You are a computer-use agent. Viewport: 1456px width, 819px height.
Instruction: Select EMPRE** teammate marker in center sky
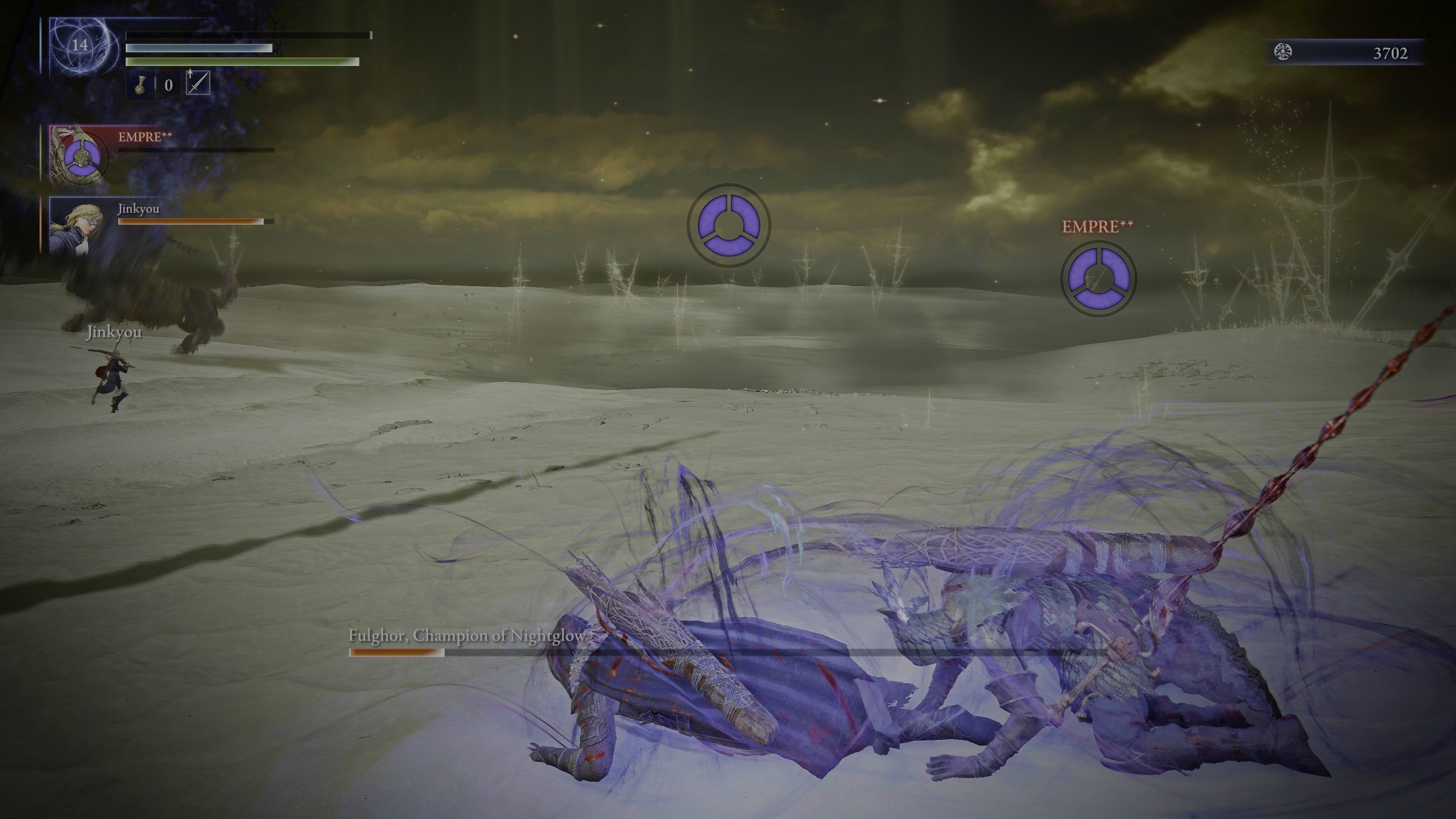(729, 226)
